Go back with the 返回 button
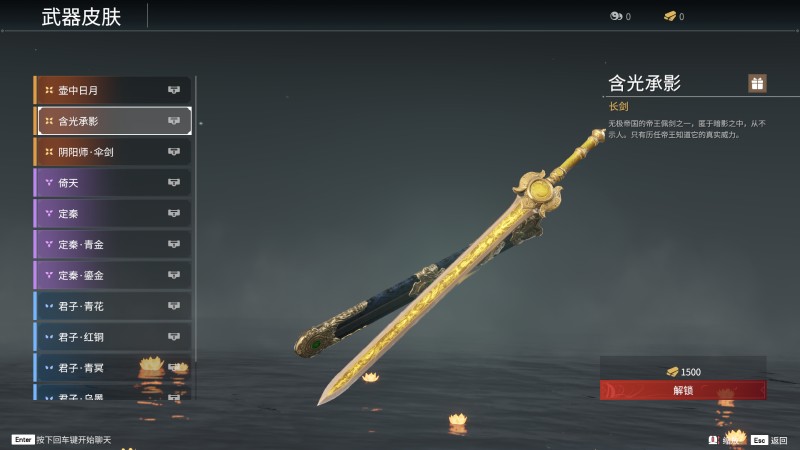Image resolution: width=800 pixels, height=450 pixels. (770, 439)
